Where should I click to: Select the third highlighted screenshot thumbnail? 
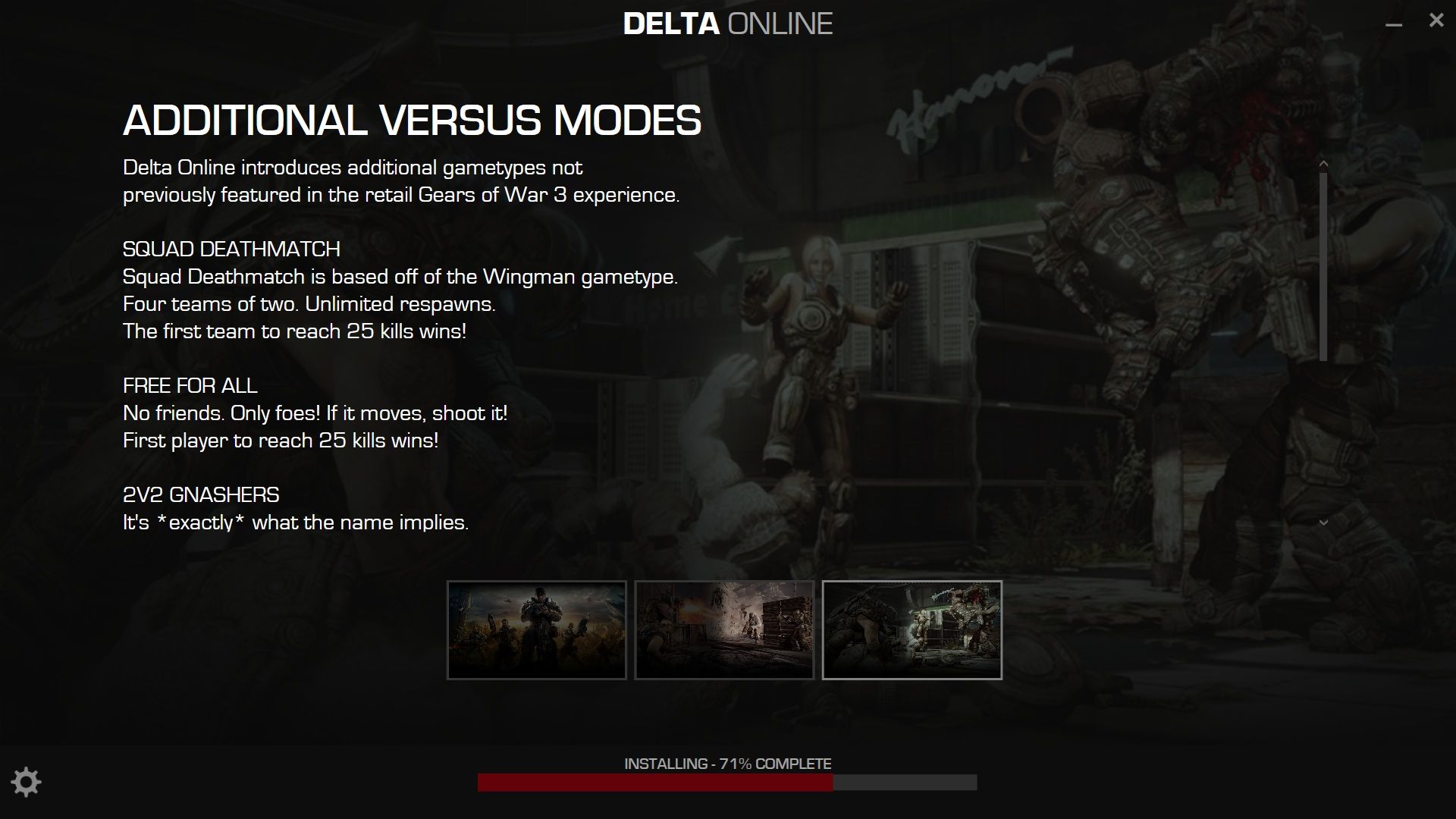(913, 629)
